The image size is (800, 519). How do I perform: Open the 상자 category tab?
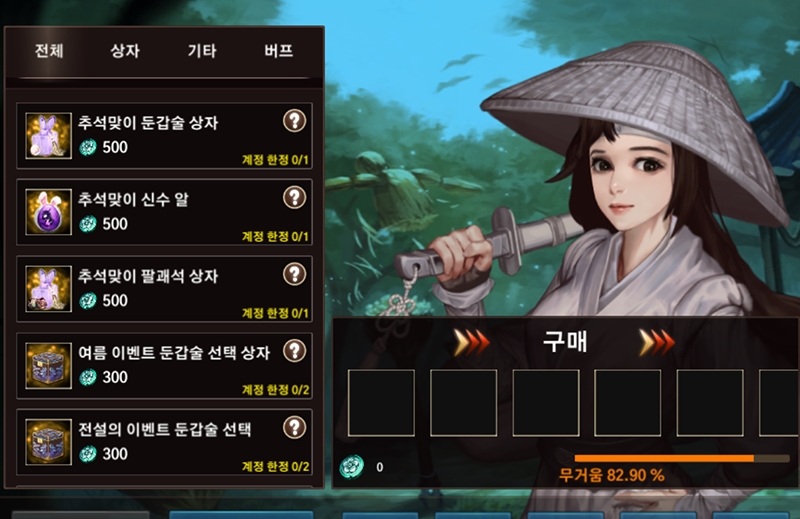[125, 52]
